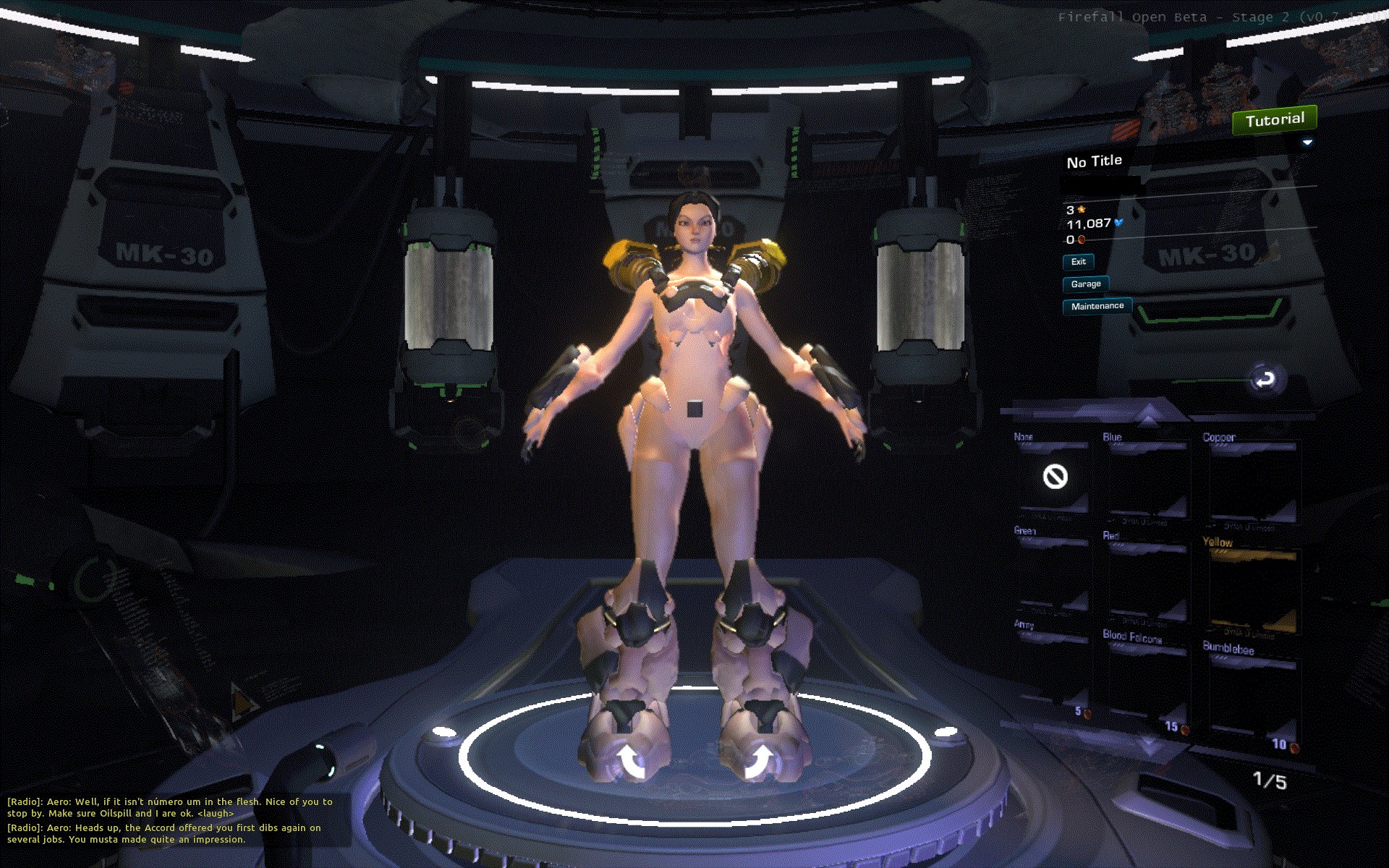This screenshot has height=868, width=1389.
Task: Open the Maintenance section
Action: click(1097, 306)
